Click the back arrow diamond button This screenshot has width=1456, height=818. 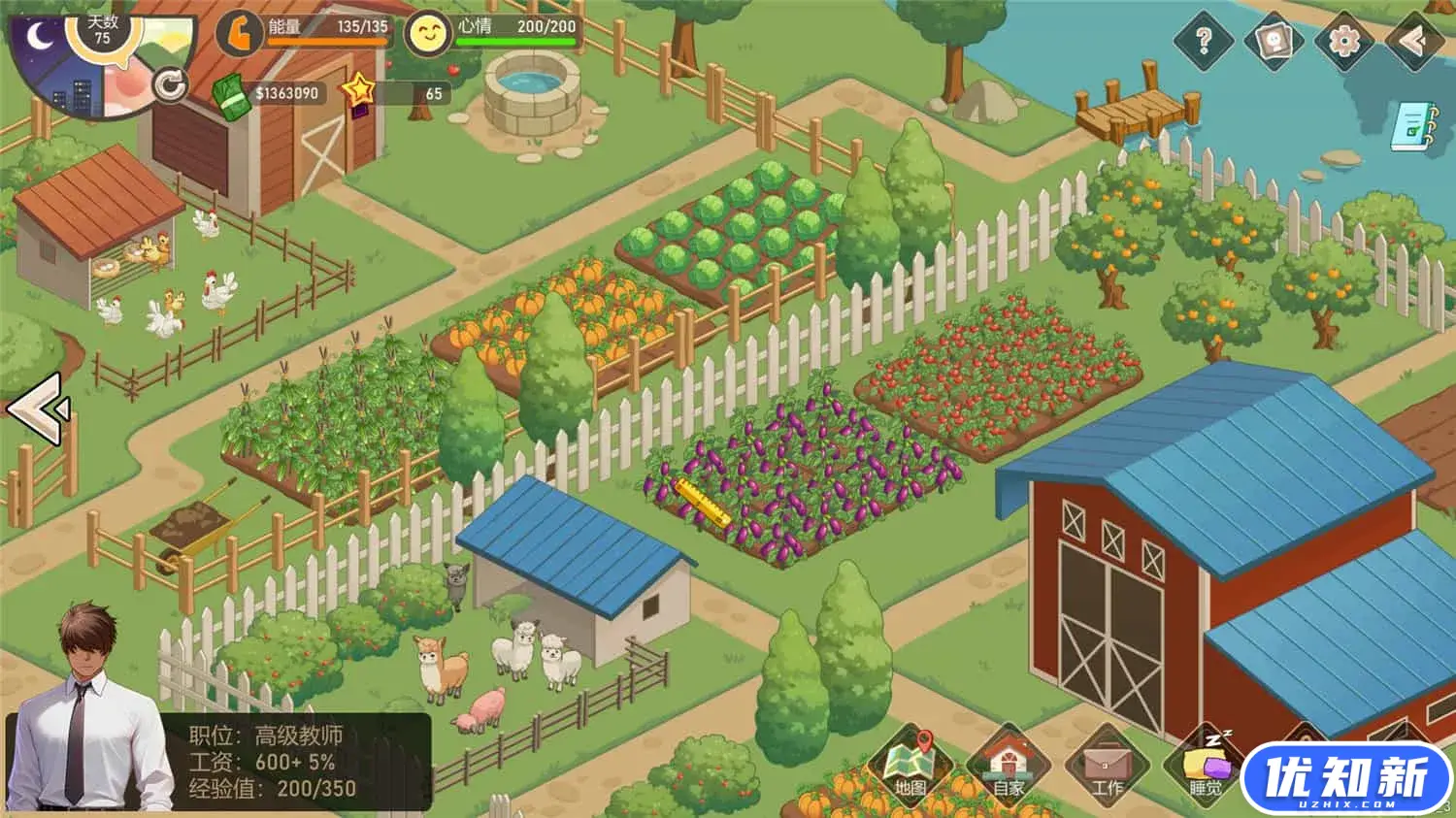click(x=1414, y=41)
